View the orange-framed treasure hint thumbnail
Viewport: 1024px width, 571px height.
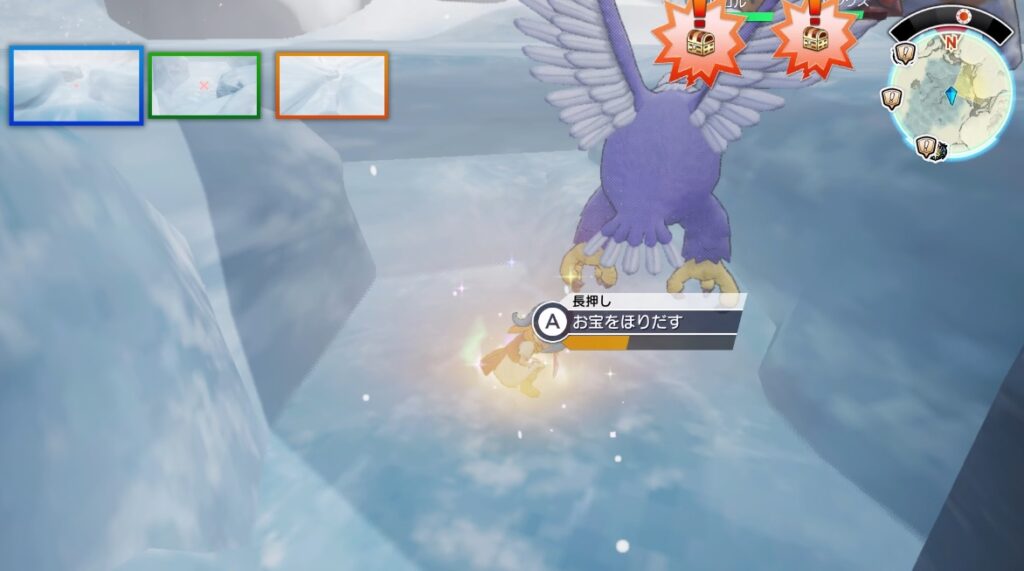pyautogui.click(x=332, y=85)
